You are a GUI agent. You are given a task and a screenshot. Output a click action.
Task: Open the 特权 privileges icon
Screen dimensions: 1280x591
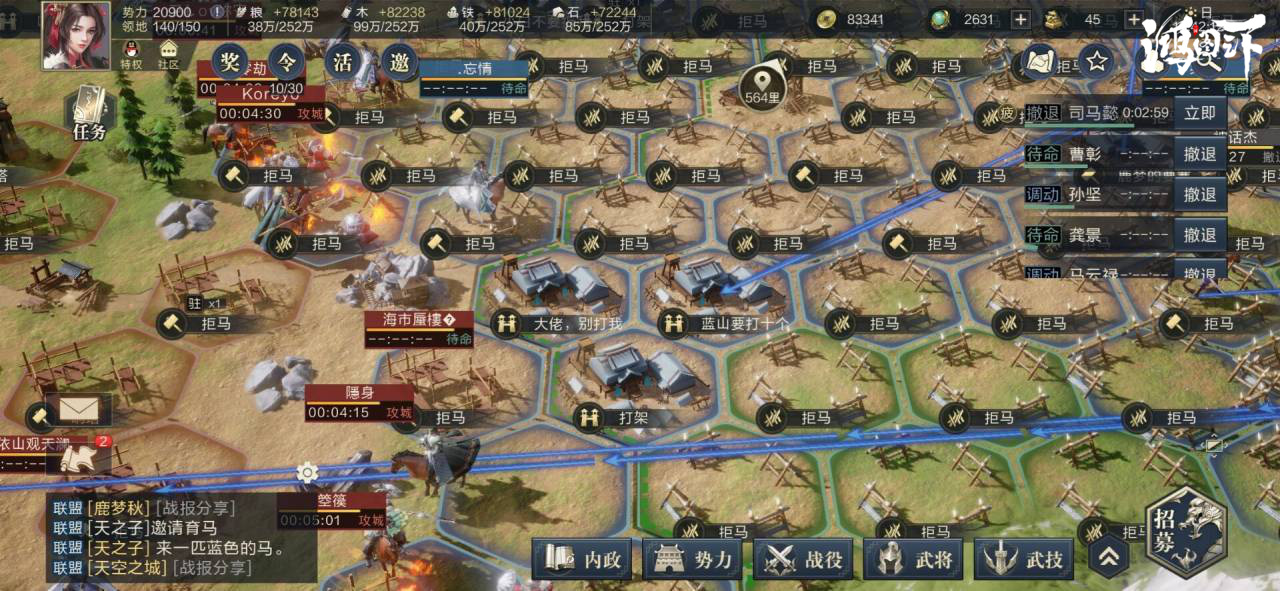[131, 54]
